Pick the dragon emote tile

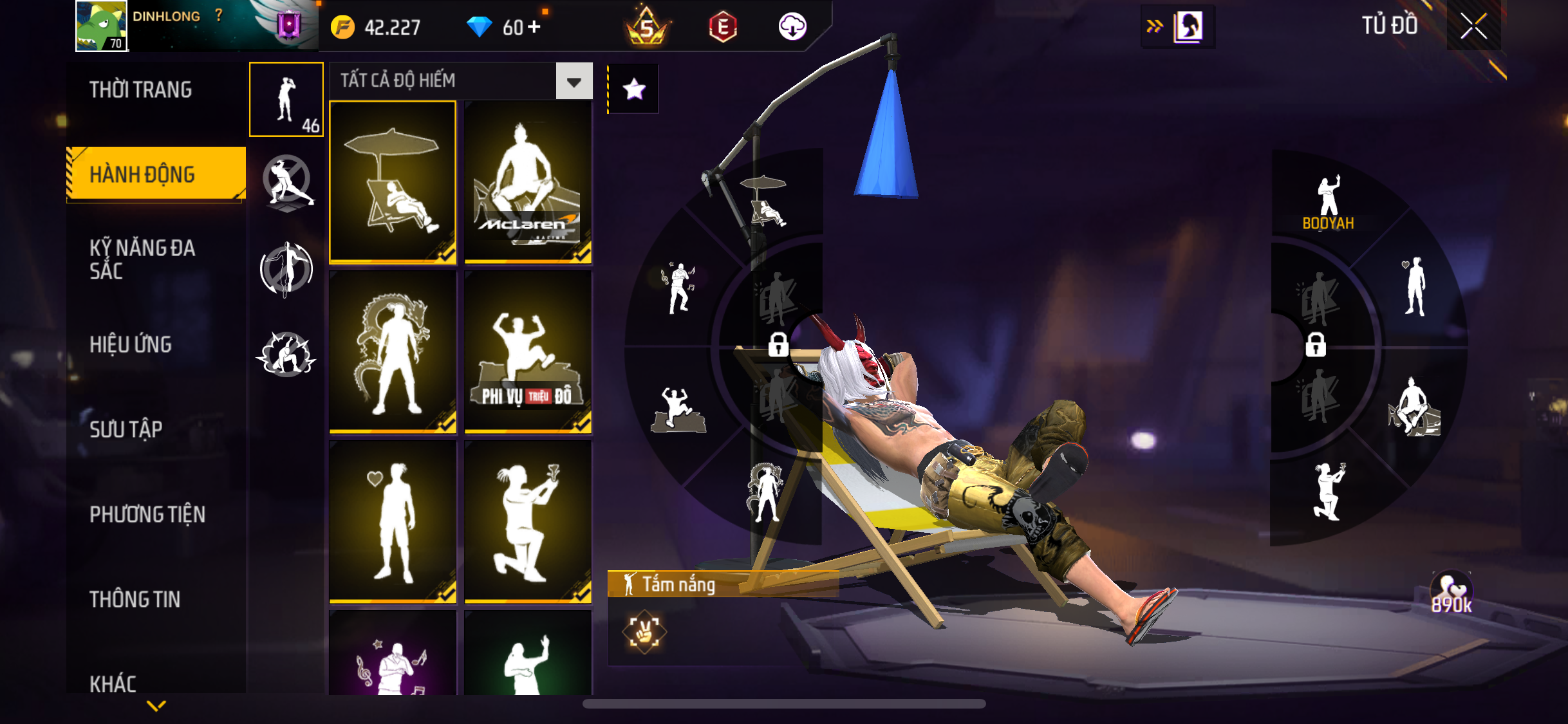393,352
